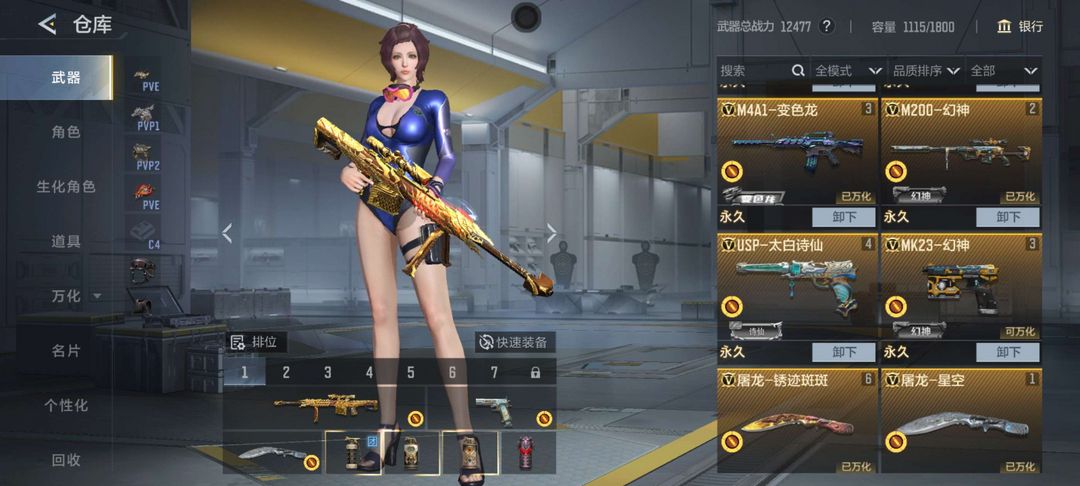Unequip the M200-幻神 with 卸下
Image resolution: width=1080 pixels, height=486 pixels.
click(x=1008, y=217)
